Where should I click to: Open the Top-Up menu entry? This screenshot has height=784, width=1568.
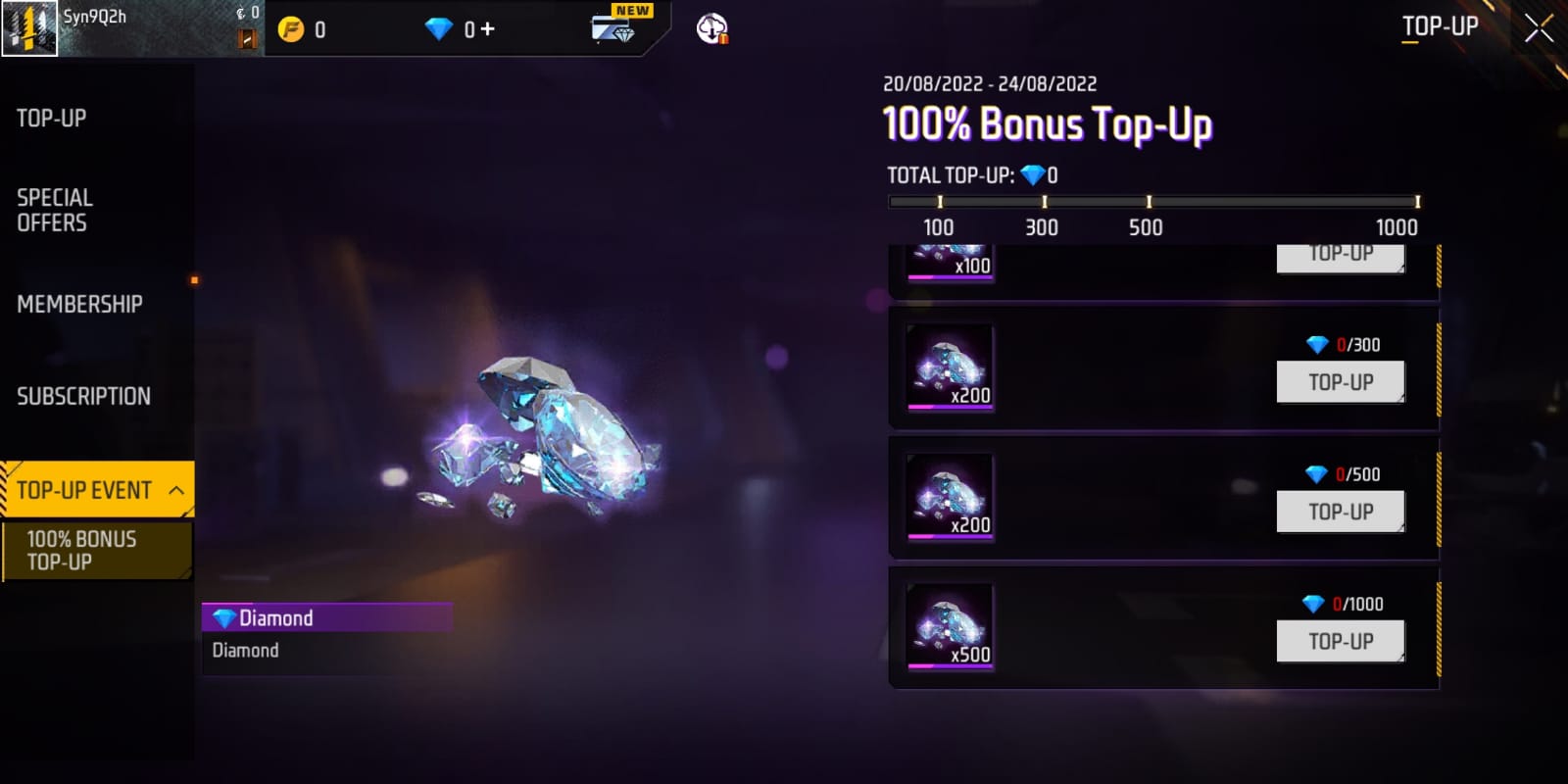pos(52,119)
